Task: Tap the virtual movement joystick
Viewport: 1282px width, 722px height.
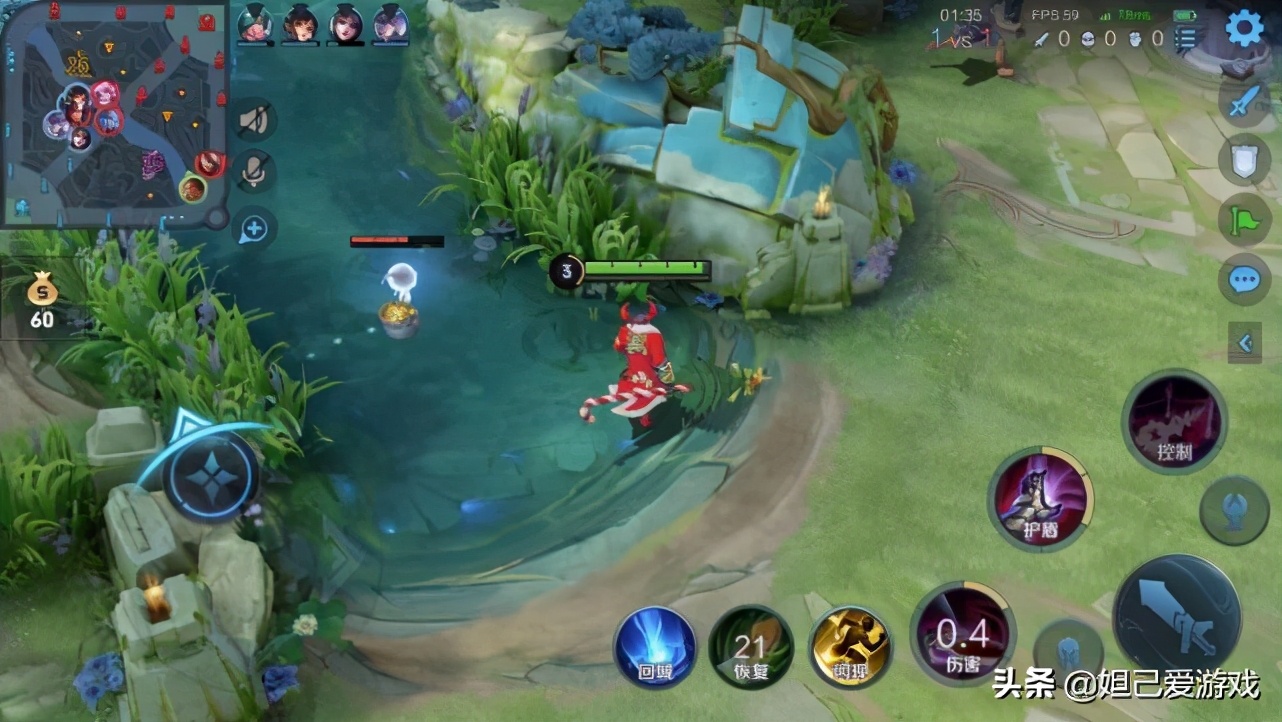Action: (212, 479)
